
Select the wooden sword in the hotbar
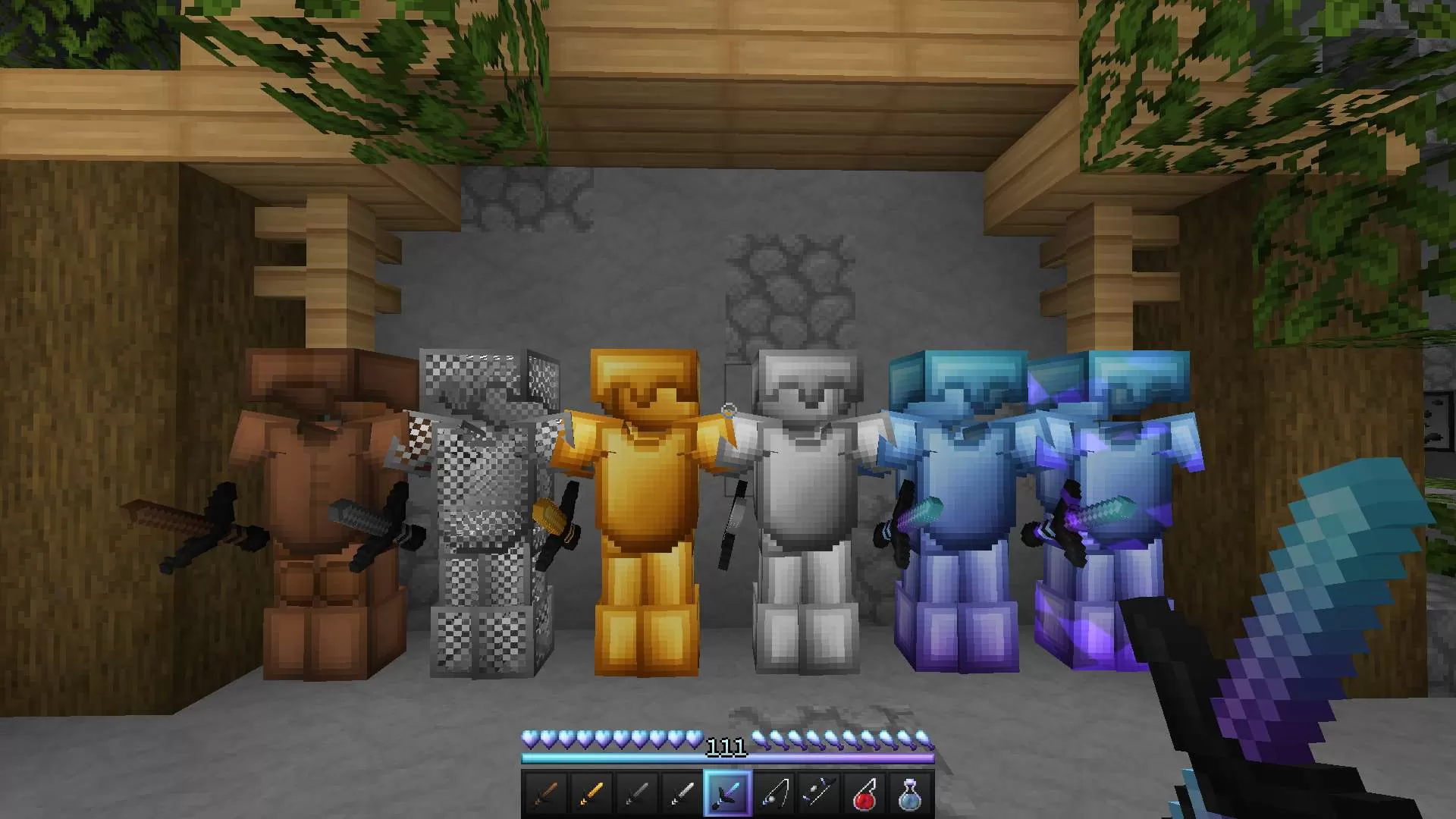tap(544, 792)
